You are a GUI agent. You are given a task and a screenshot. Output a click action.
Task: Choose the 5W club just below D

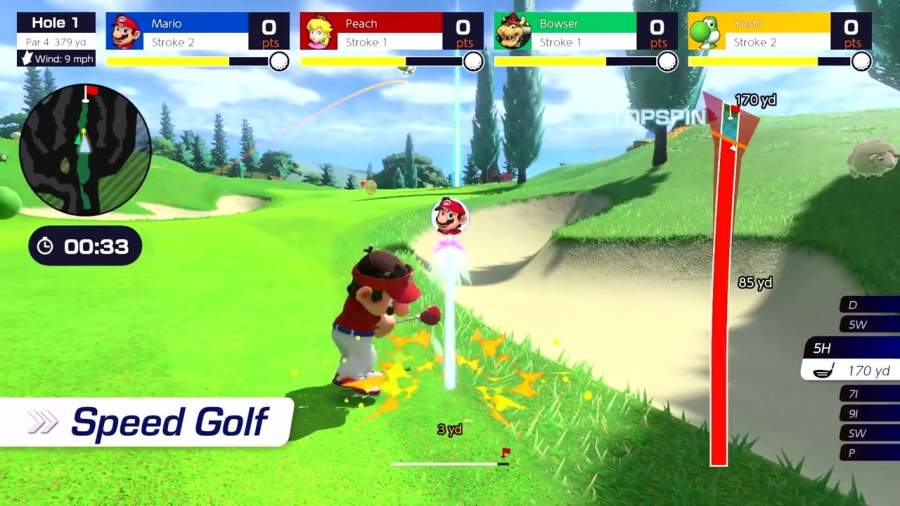click(x=866, y=324)
